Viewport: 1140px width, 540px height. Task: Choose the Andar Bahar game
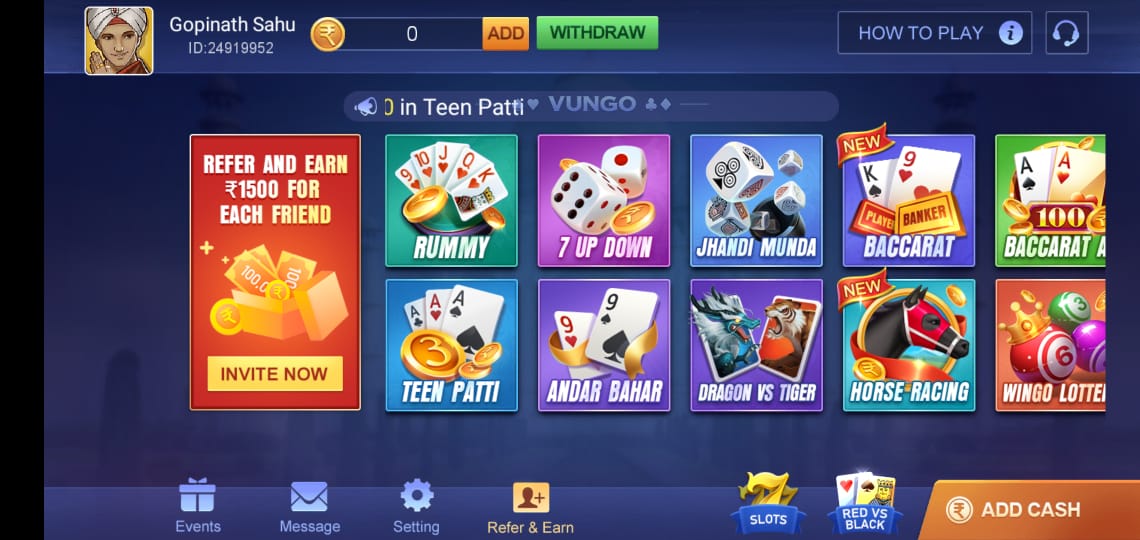click(x=604, y=345)
